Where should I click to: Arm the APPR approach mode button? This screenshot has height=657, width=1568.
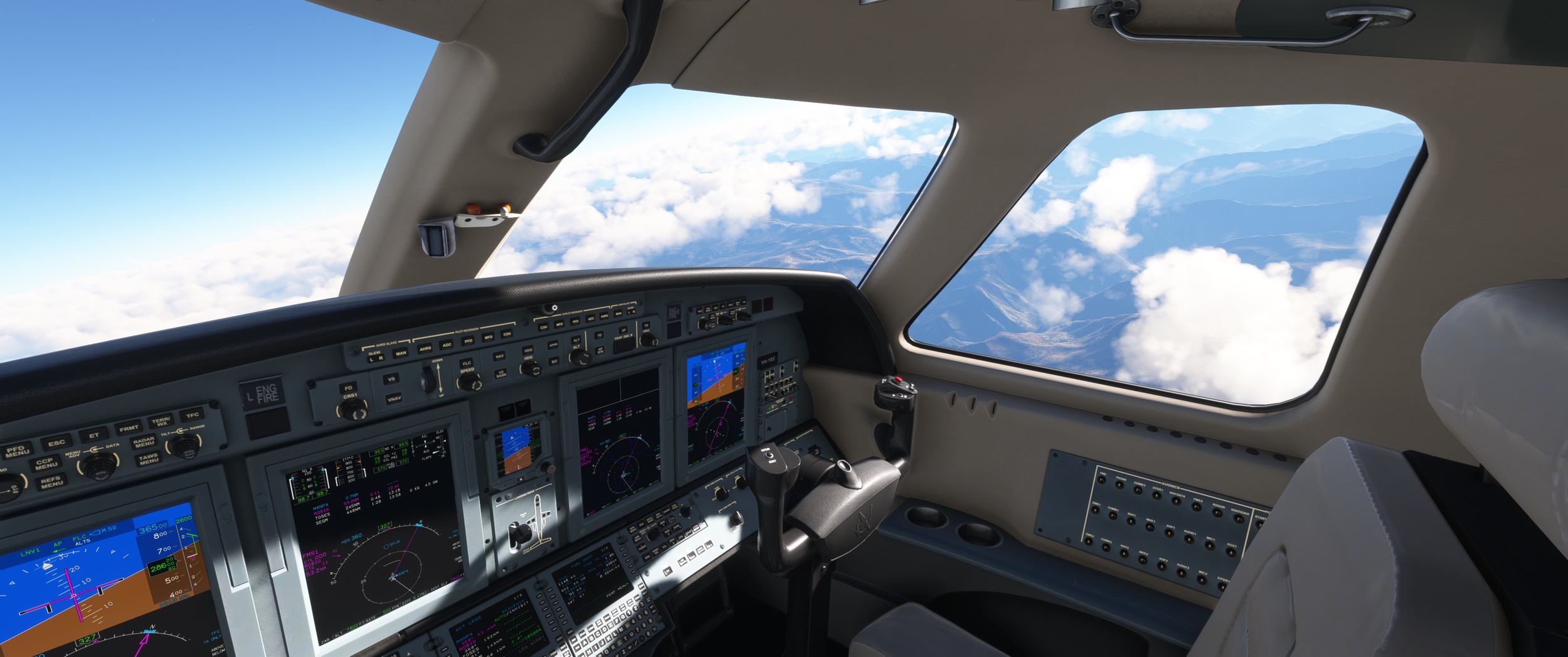pos(553,345)
